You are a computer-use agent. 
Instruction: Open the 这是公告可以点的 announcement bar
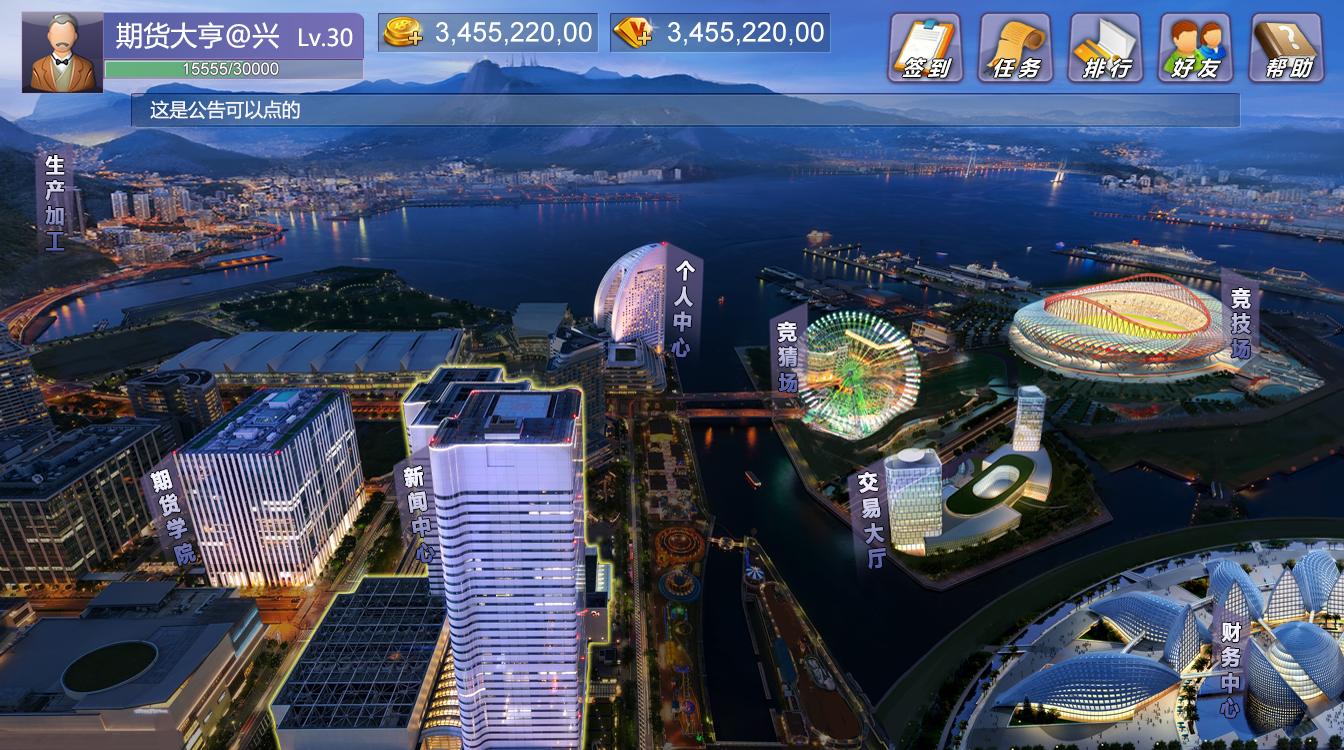click(684, 110)
